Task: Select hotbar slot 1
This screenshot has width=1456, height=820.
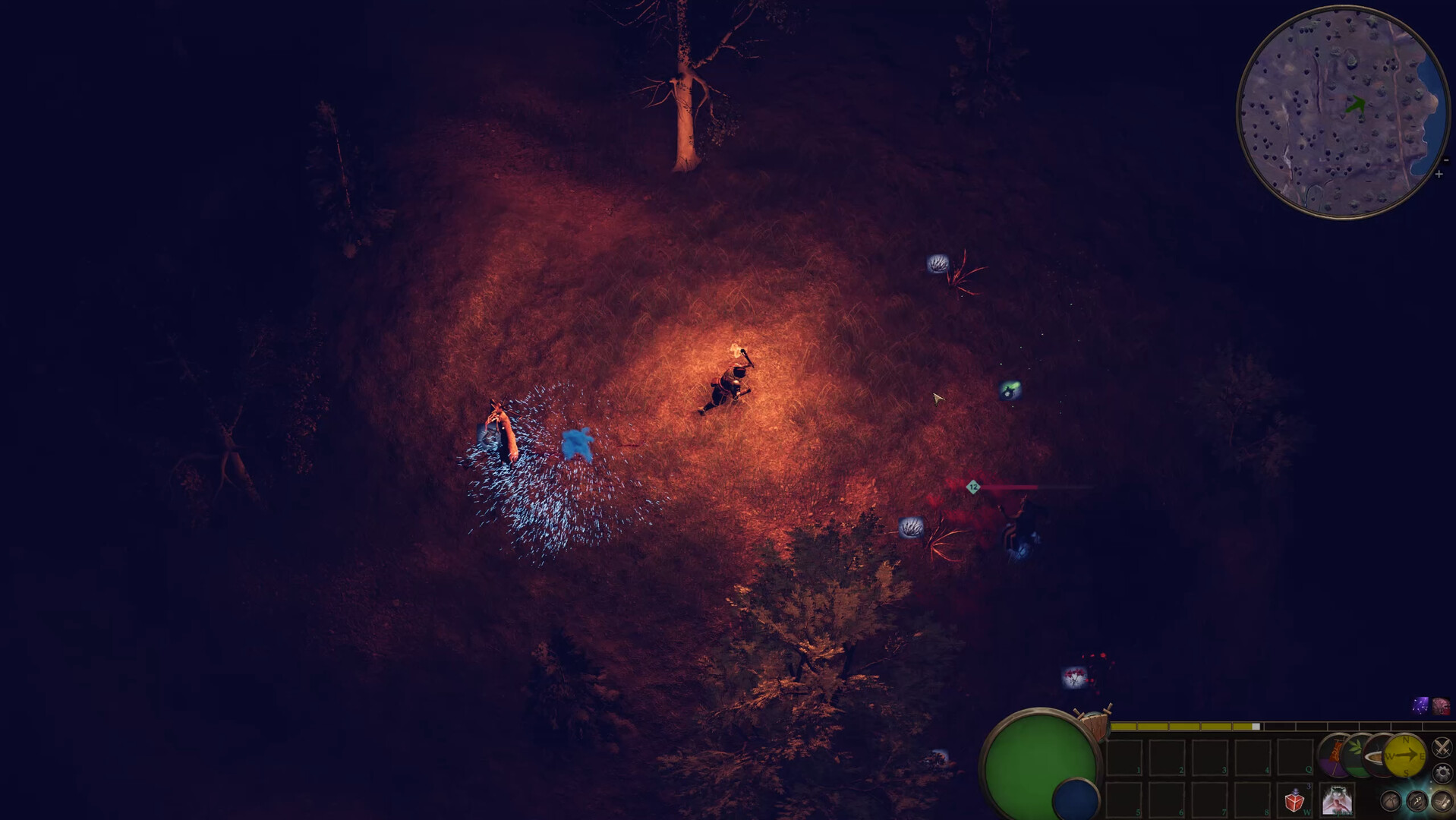Action: 1124,756
